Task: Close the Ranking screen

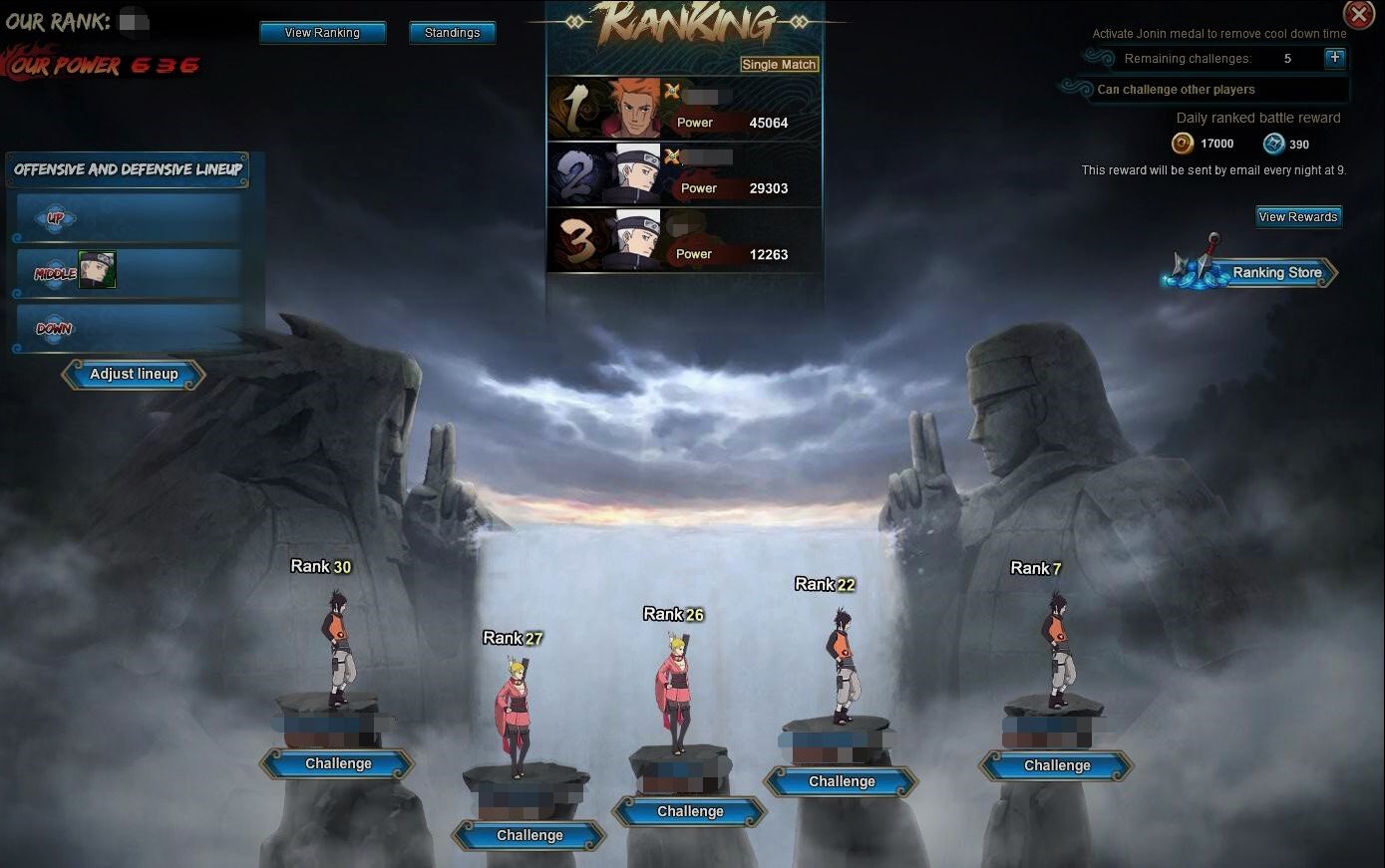Action: [x=1359, y=14]
